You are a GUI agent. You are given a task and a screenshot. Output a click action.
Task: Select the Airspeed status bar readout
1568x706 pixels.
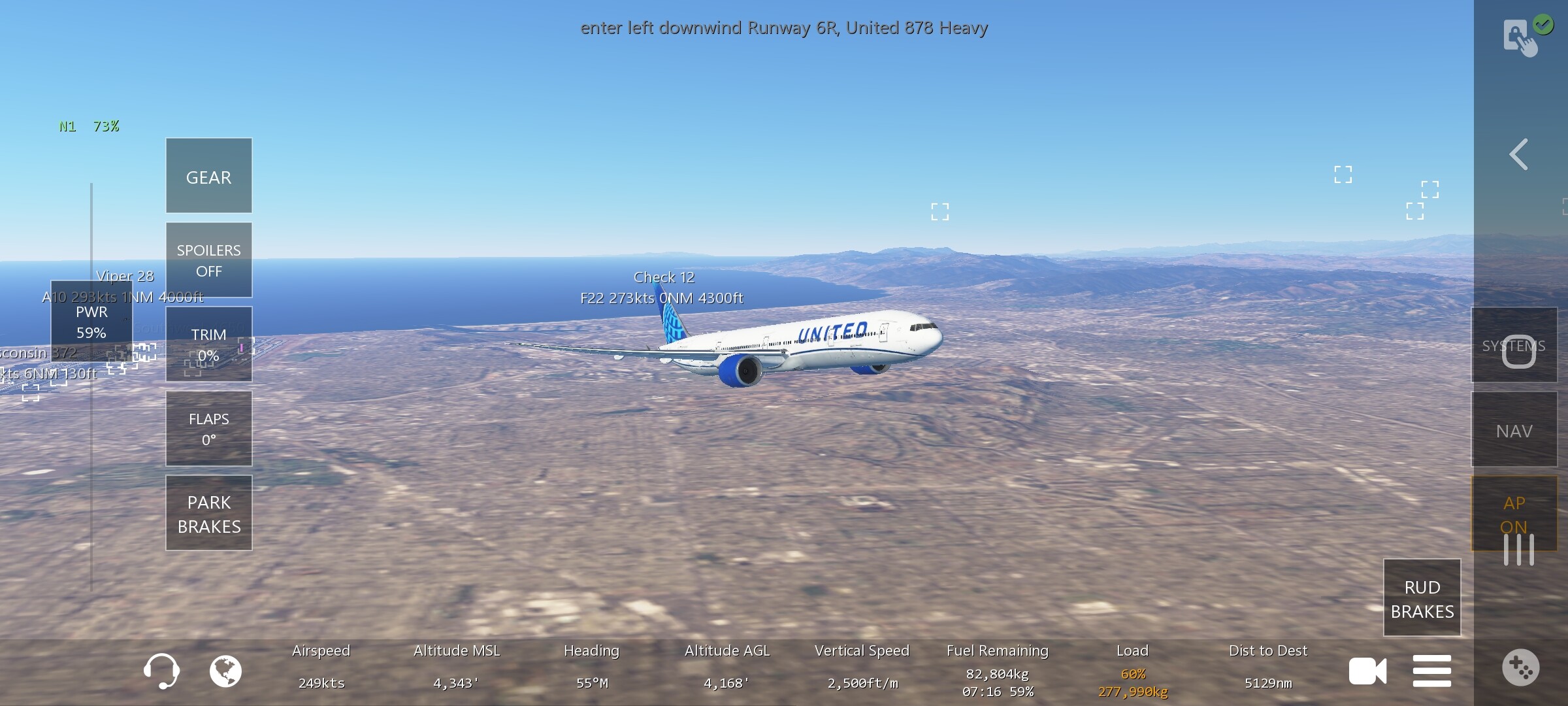(x=321, y=667)
